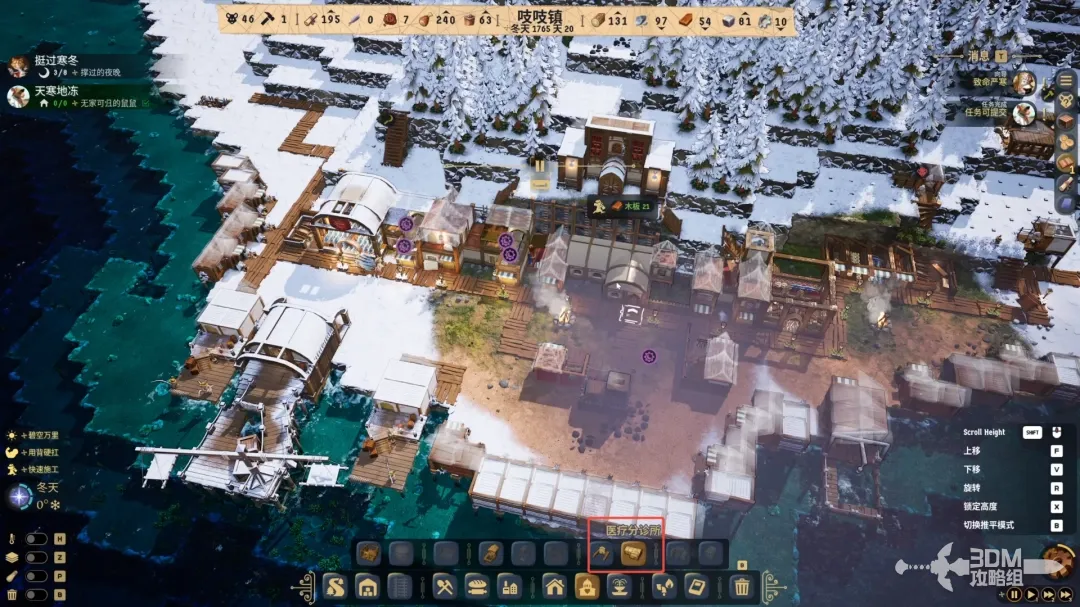Viewport: 1080px width, 607px height.
Task: Toggle the trash can overlay switch
Action: [x=36, y=596]
